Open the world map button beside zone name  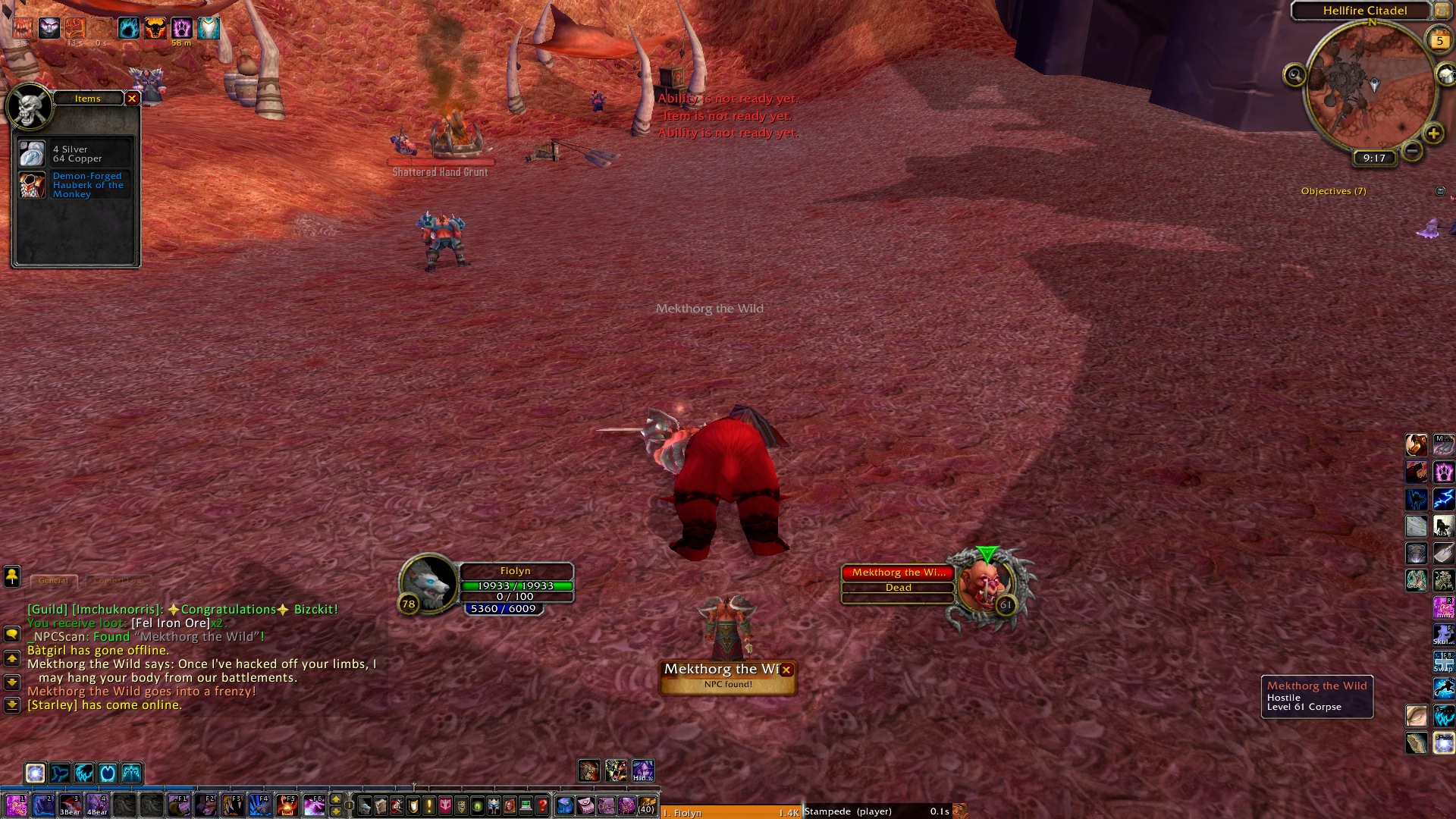1442,11
